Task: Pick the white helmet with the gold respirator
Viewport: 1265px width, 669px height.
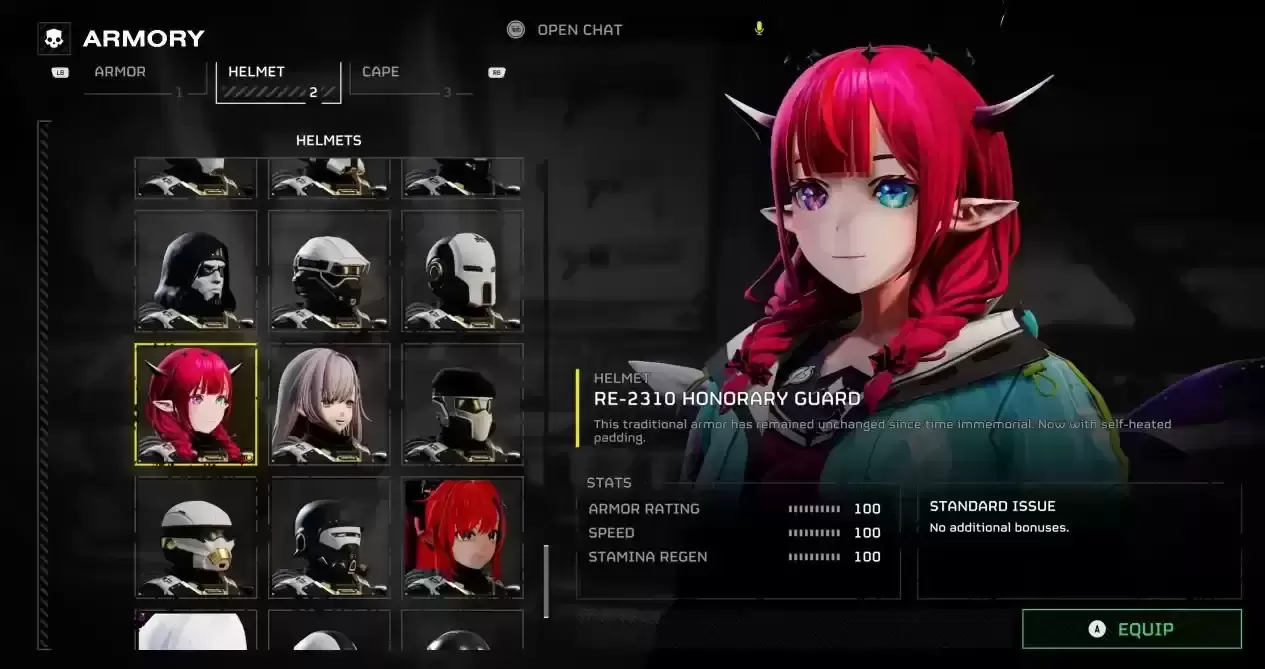Action: [196, 537]
